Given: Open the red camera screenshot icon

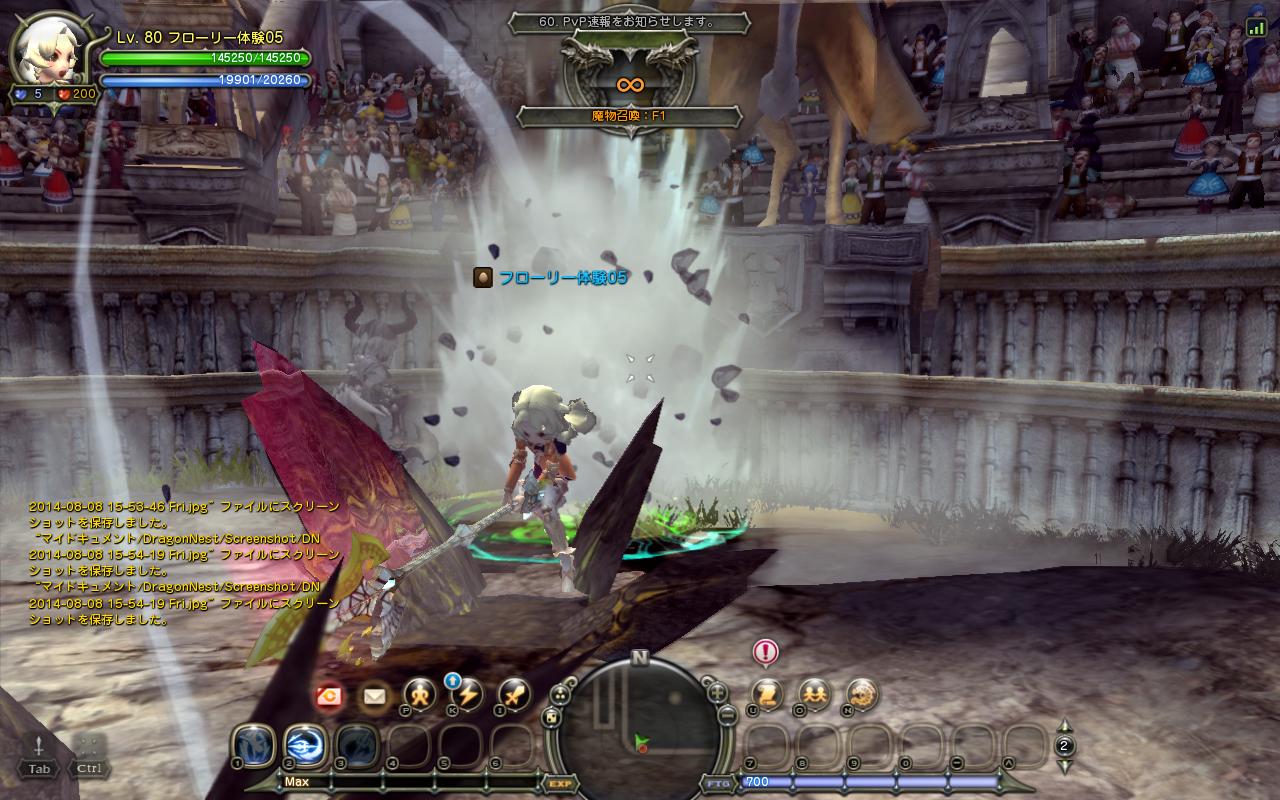Looking at the screenshot, I should [328, 697].
